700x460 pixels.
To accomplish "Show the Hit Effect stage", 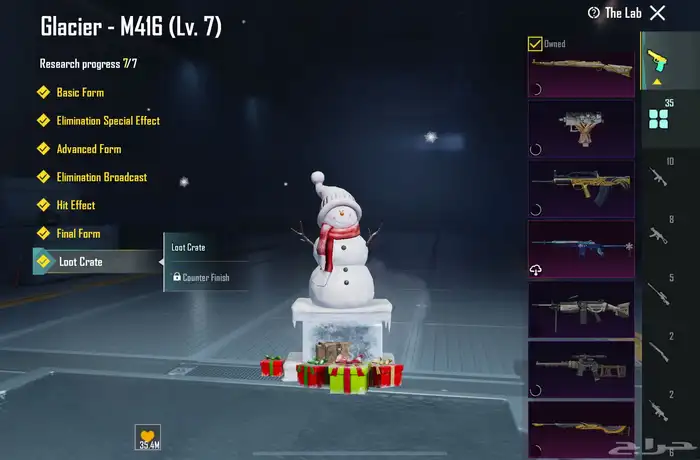I will pyautogui.click(x=76, y=205).
